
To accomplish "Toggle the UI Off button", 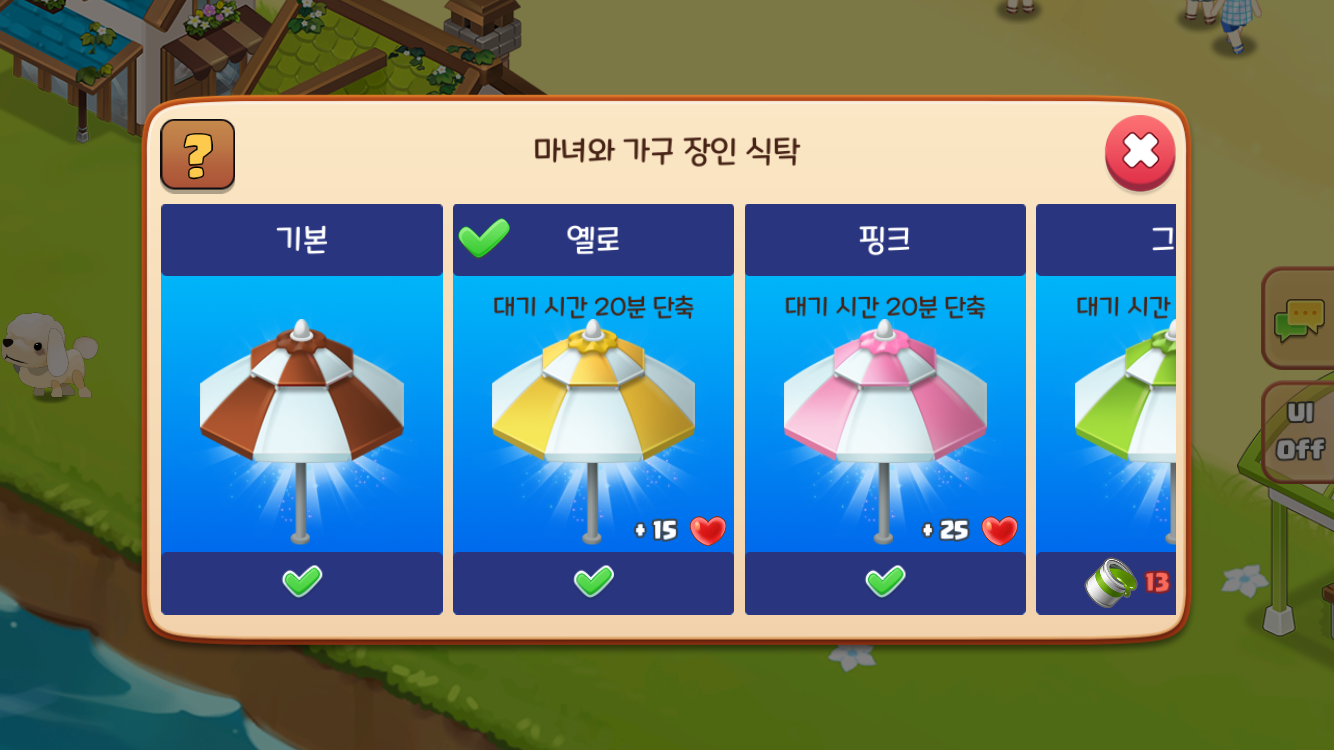I will pos(1300,434).
